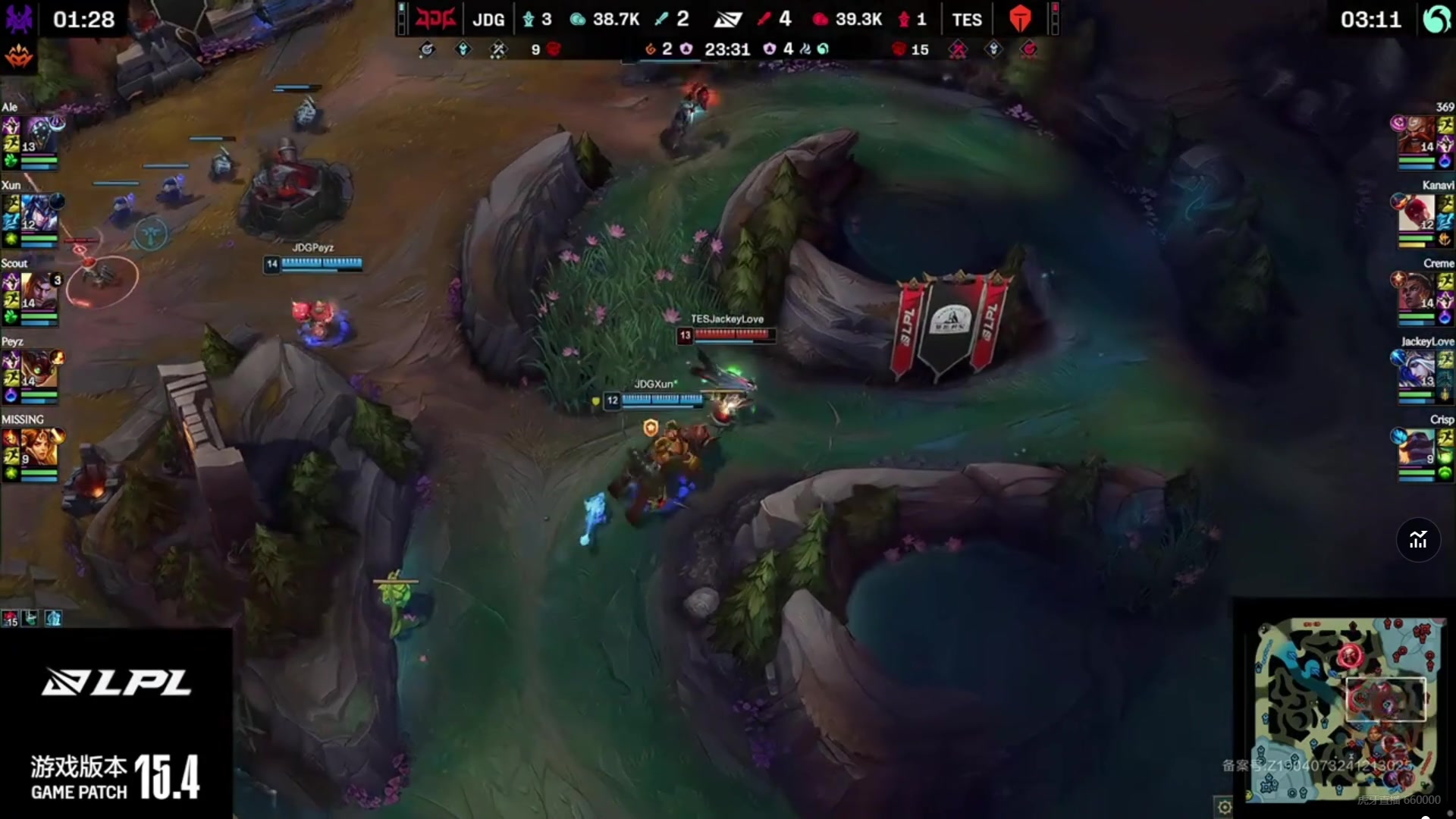Image resolution: width=1456 pixels, height=819 pixels.
Task: Select JackeyLove's champion portrait
Action: (1417, 369)
